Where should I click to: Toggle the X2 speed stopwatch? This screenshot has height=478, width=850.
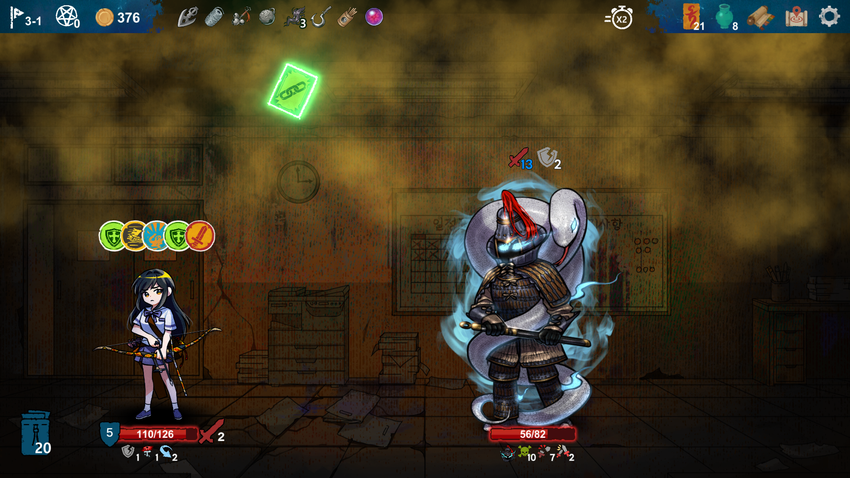(x=620, y=17)
